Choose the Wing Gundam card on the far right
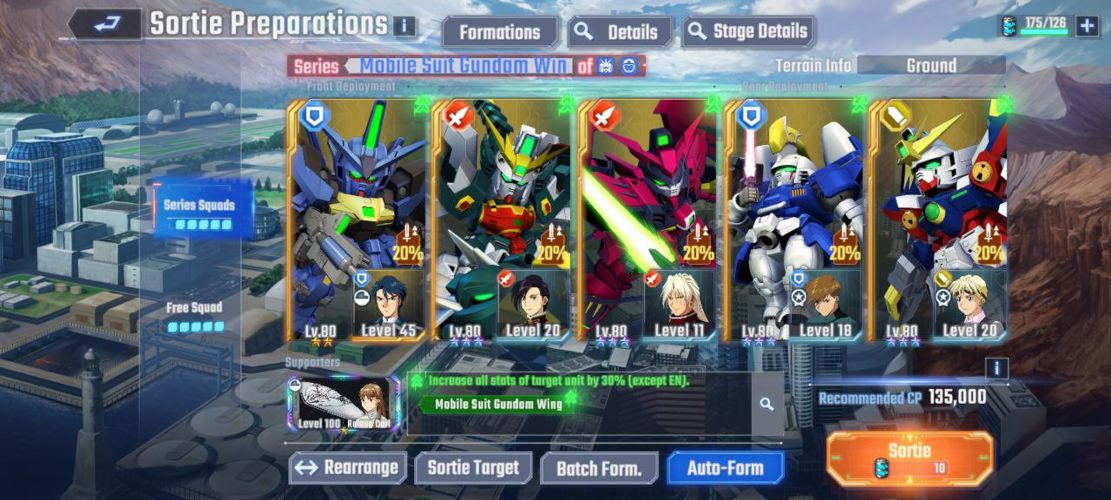The image size is (1111, 500). tap(938, 220)
